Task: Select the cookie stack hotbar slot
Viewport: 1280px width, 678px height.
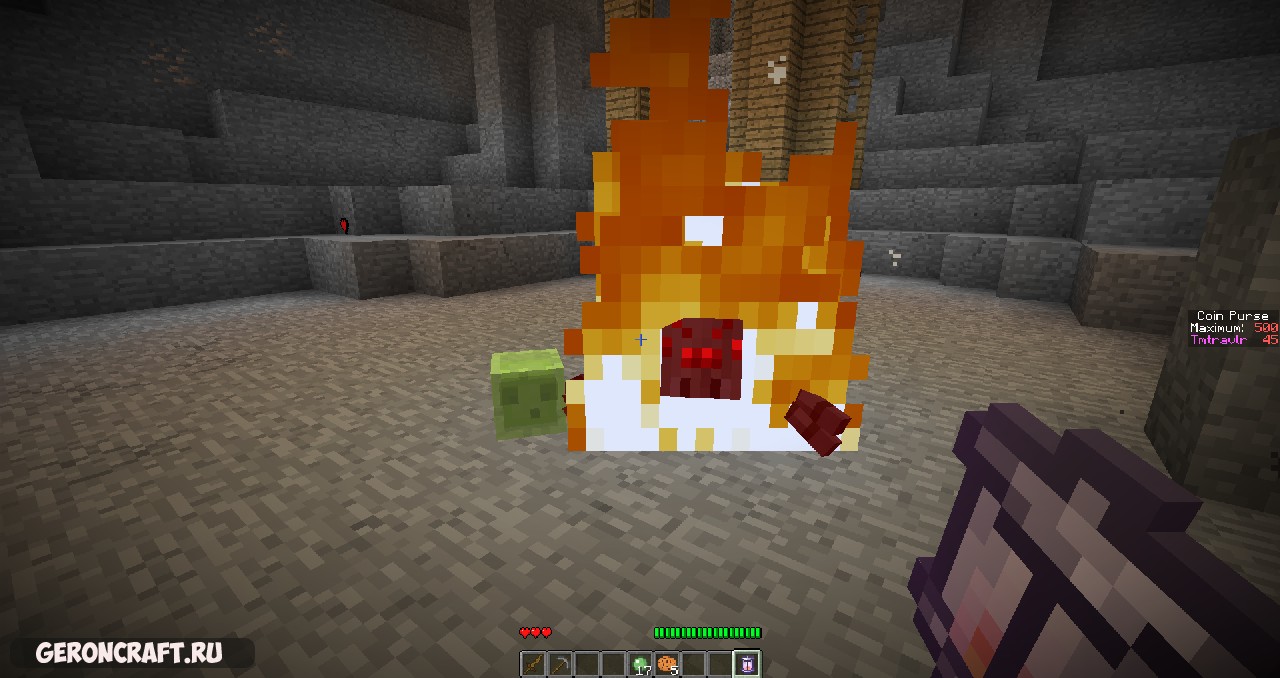Action: (x=667, y=663)
